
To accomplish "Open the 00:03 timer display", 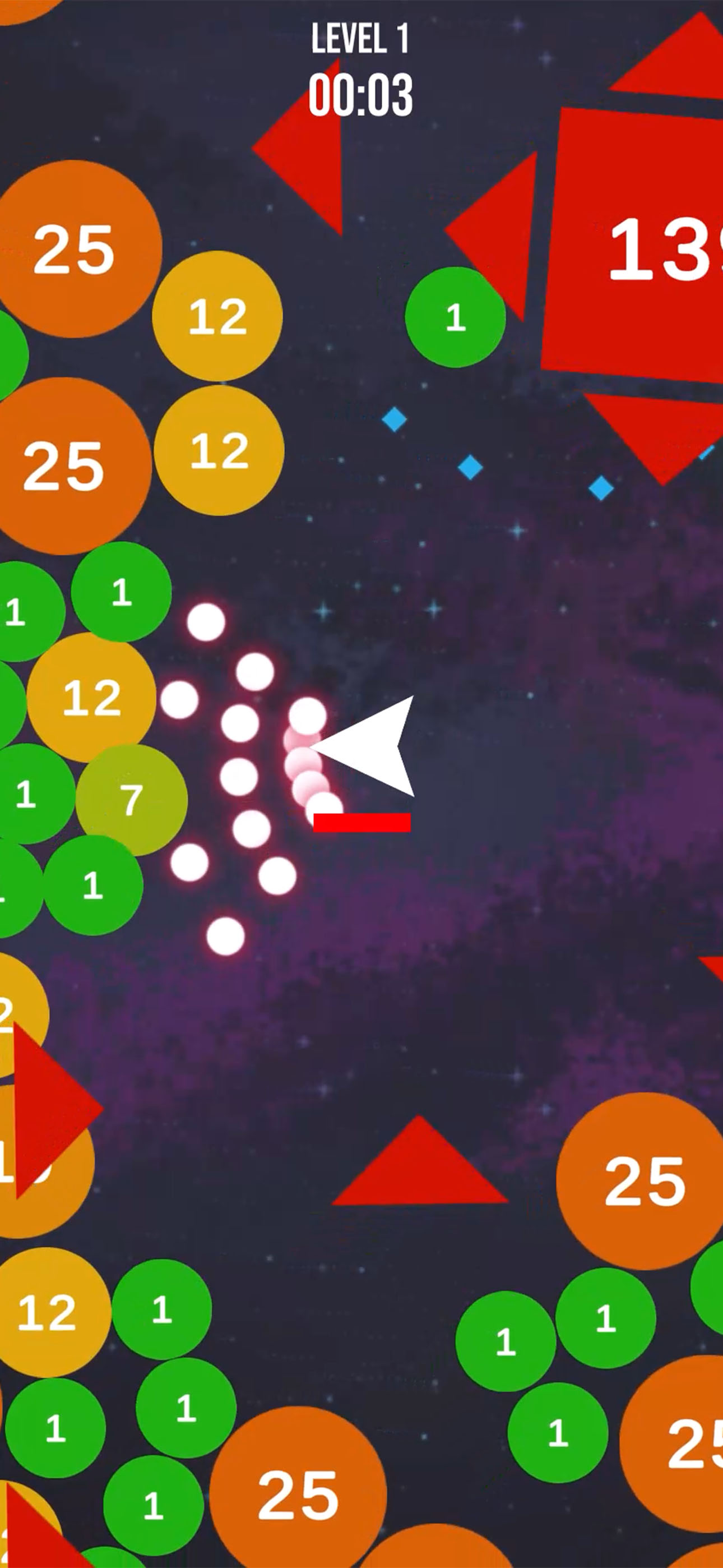I will coord(361,93).
